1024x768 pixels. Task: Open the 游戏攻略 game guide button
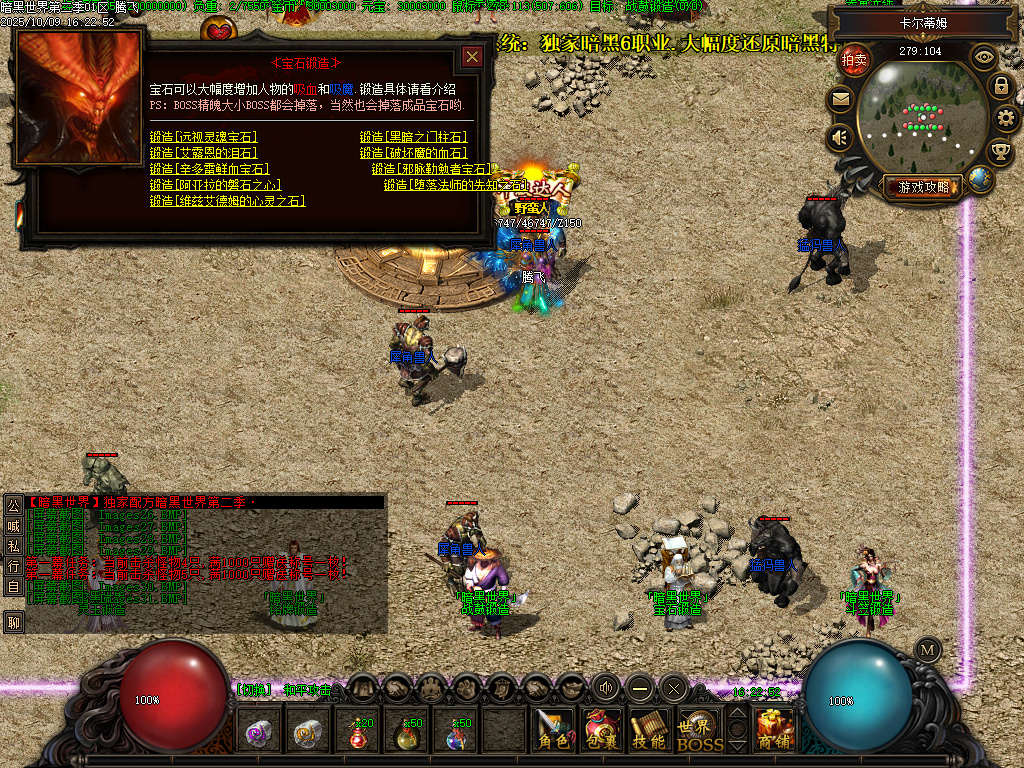[x=922, y=186]
